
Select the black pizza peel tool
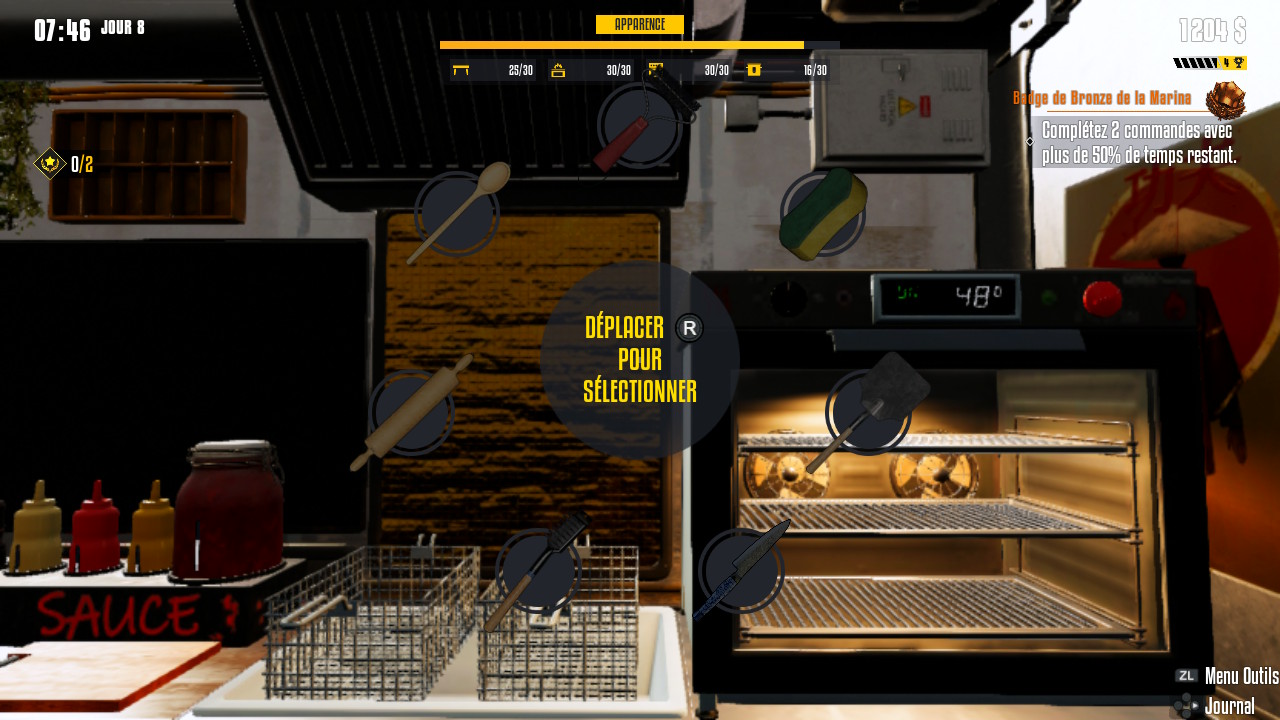click(868, 412)
